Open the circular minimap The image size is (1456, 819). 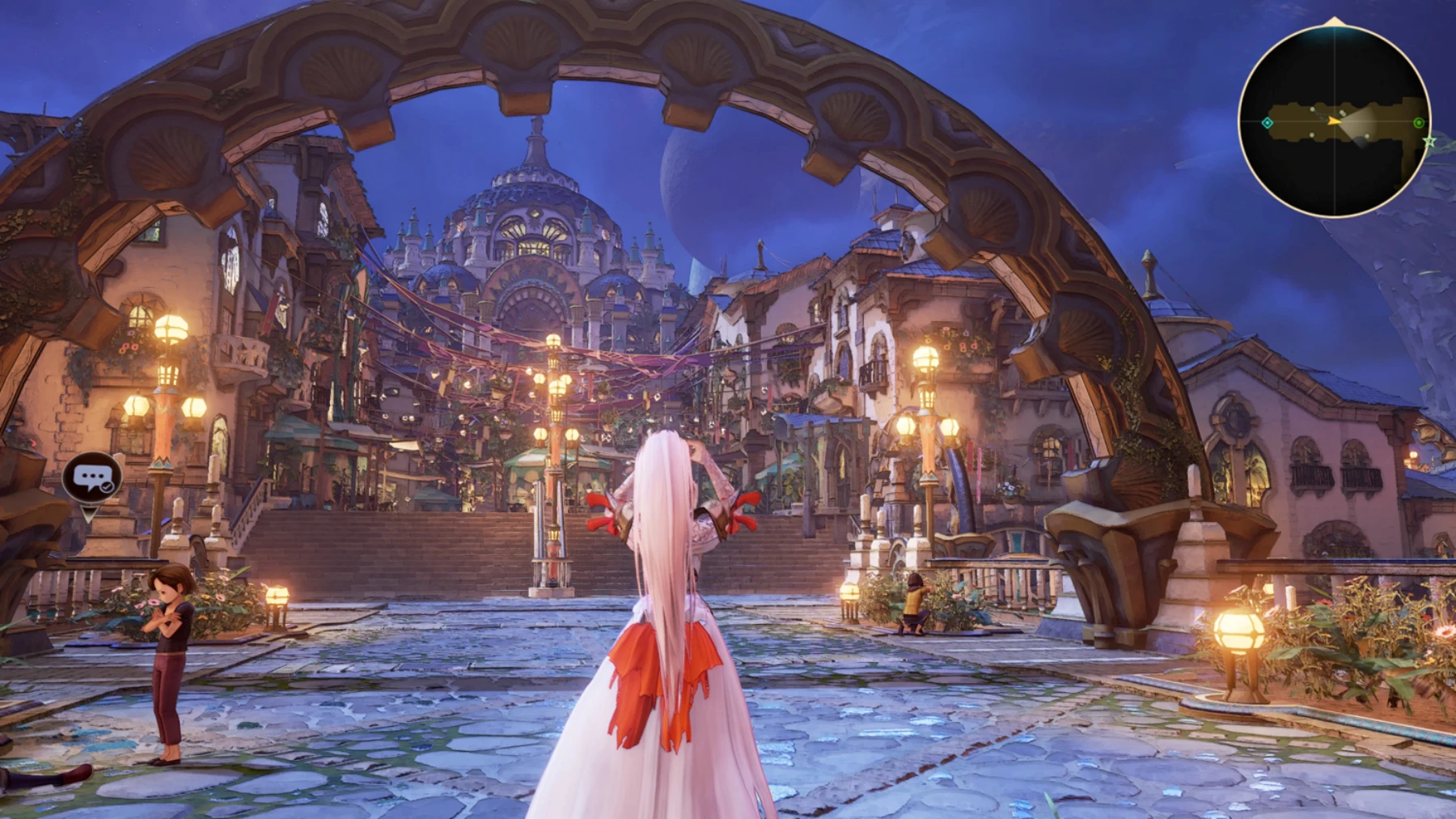[x=1334, y=121]
